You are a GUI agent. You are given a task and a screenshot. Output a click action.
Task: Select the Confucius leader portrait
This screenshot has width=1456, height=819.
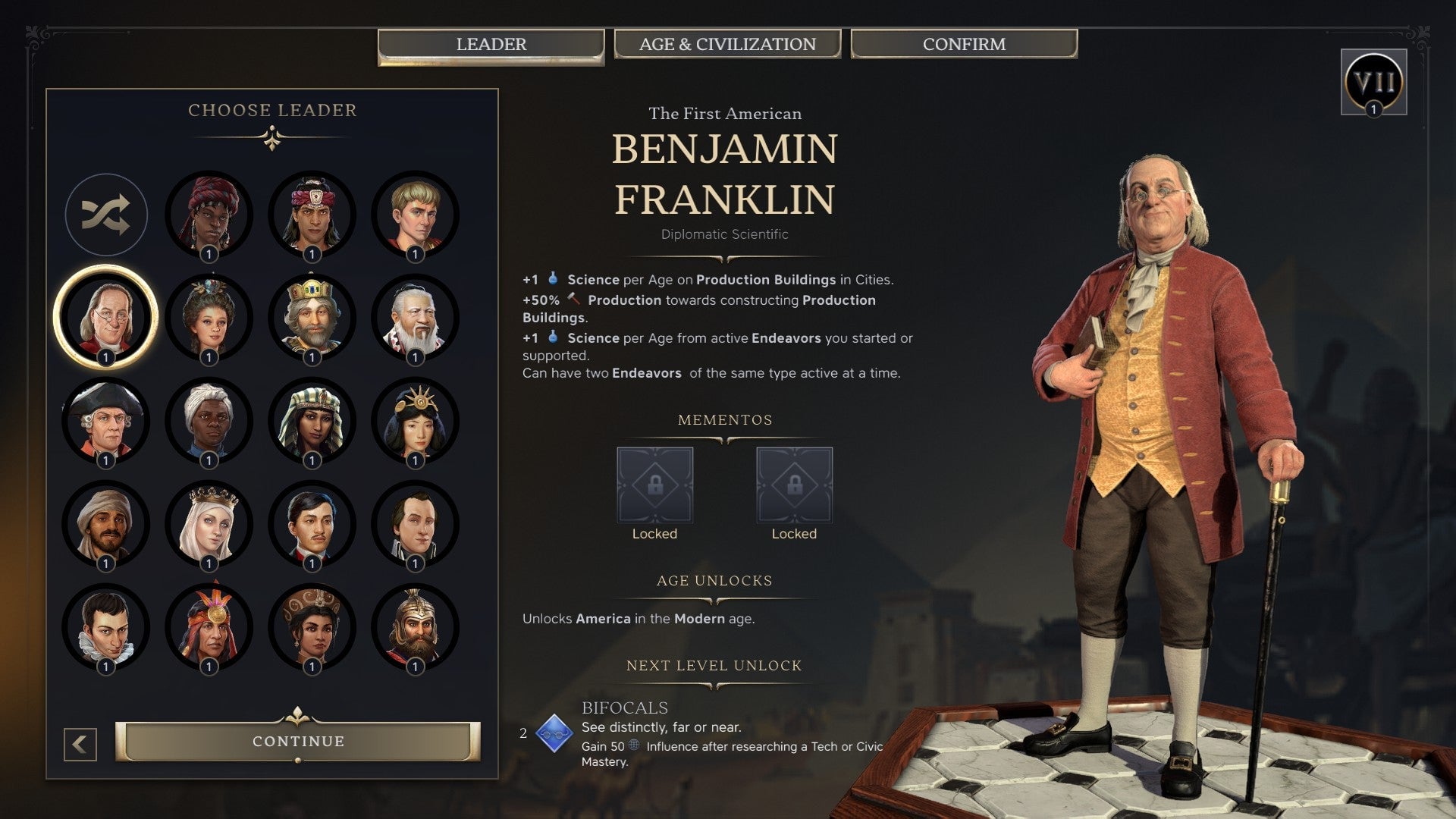point(413,318)
